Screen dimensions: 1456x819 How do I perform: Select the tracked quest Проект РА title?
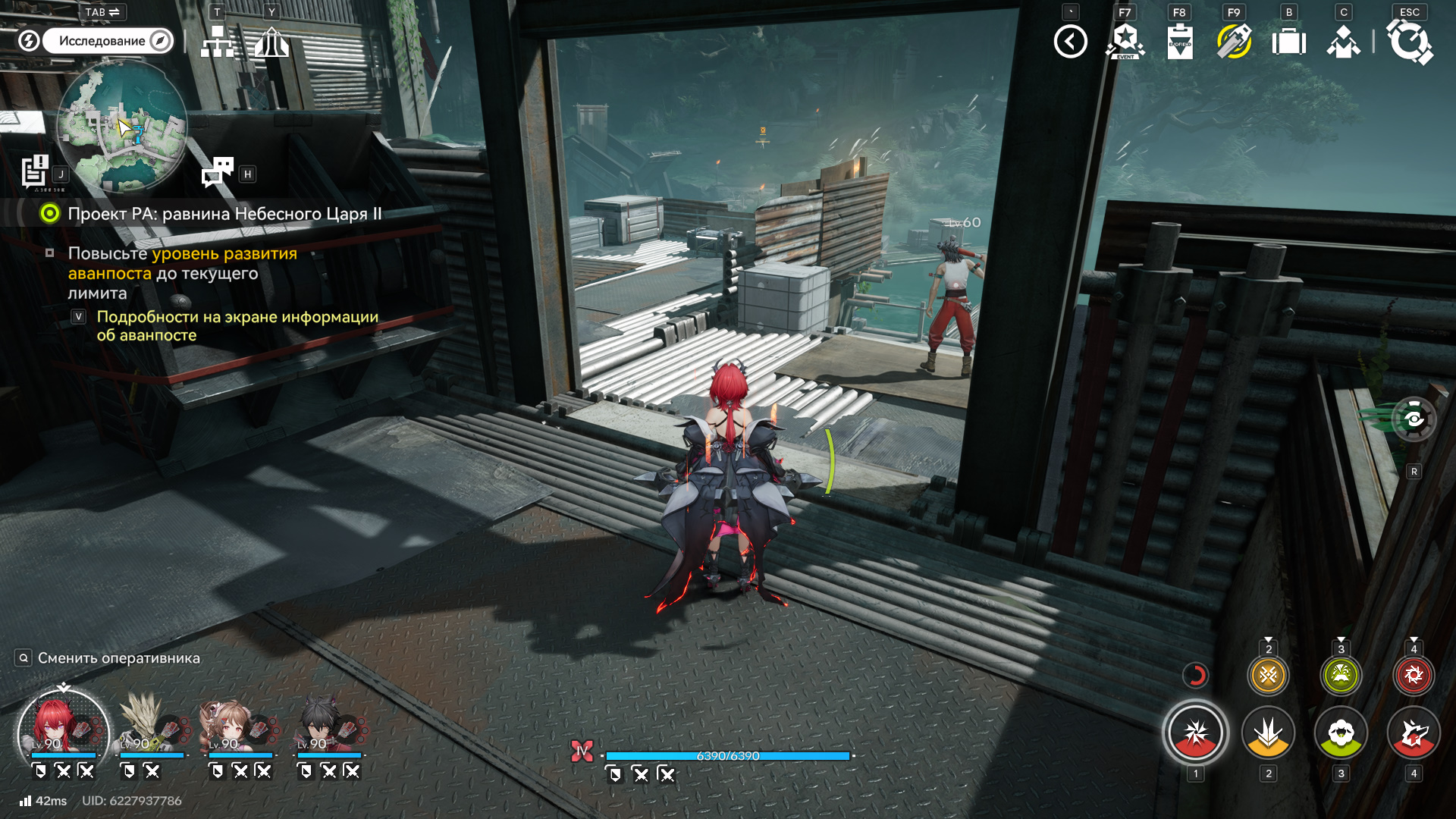[x=224, y=214]
